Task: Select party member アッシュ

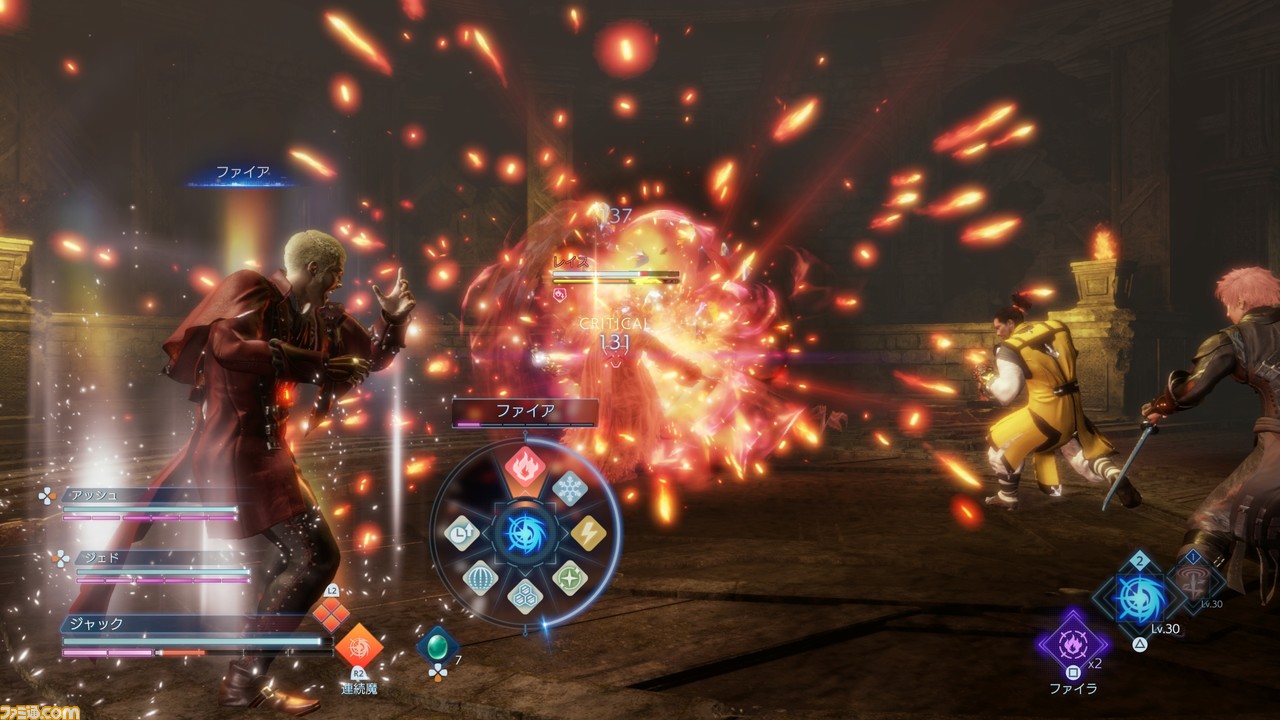Action: click(x=150, y=495)
